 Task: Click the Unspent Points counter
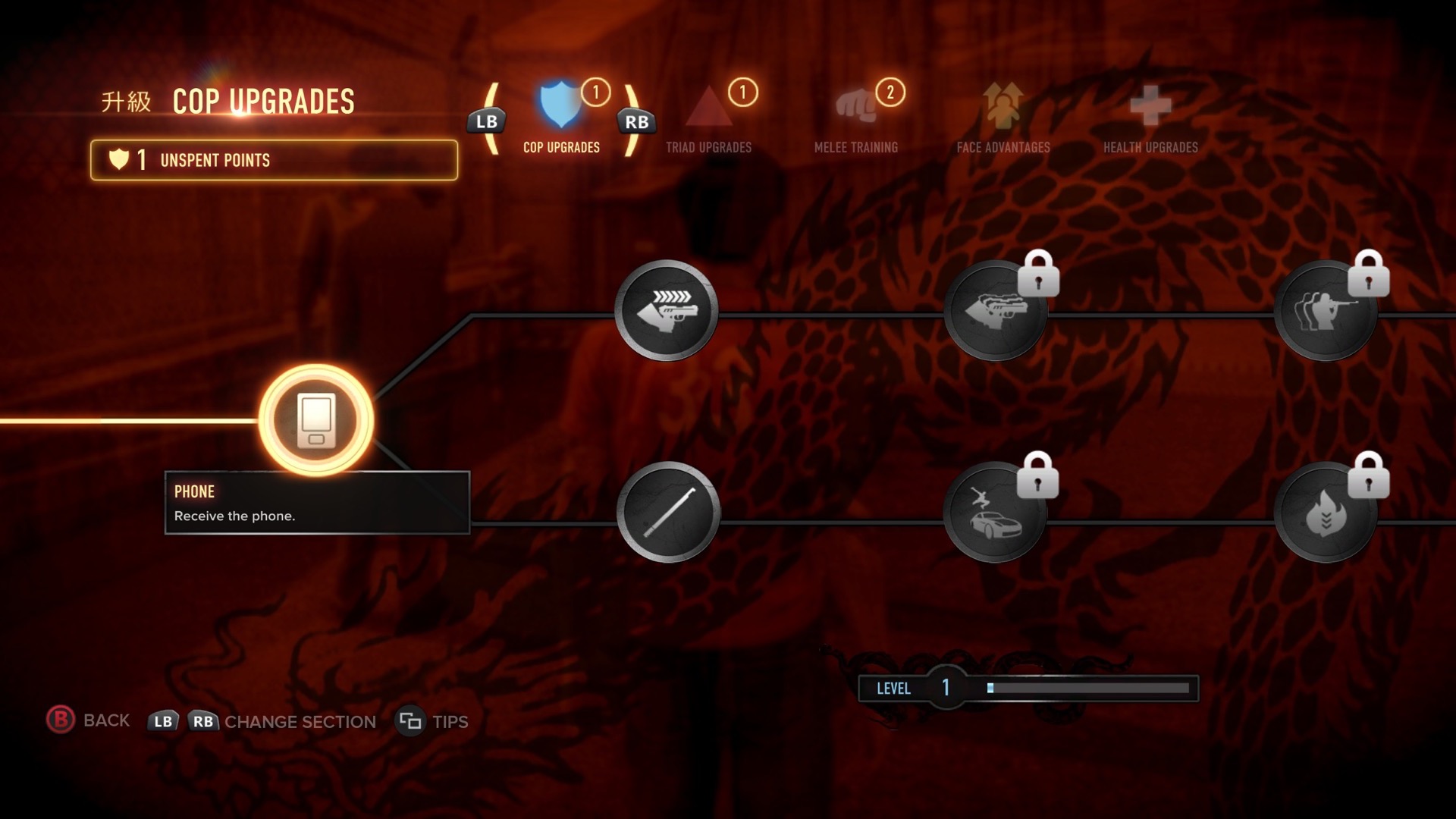click(273, 160)
